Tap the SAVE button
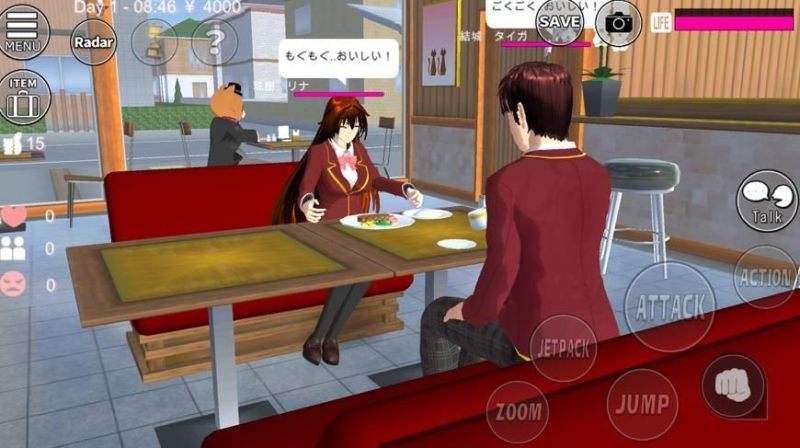The width and height of the screenshot is (800, 448). coord(560,22)
